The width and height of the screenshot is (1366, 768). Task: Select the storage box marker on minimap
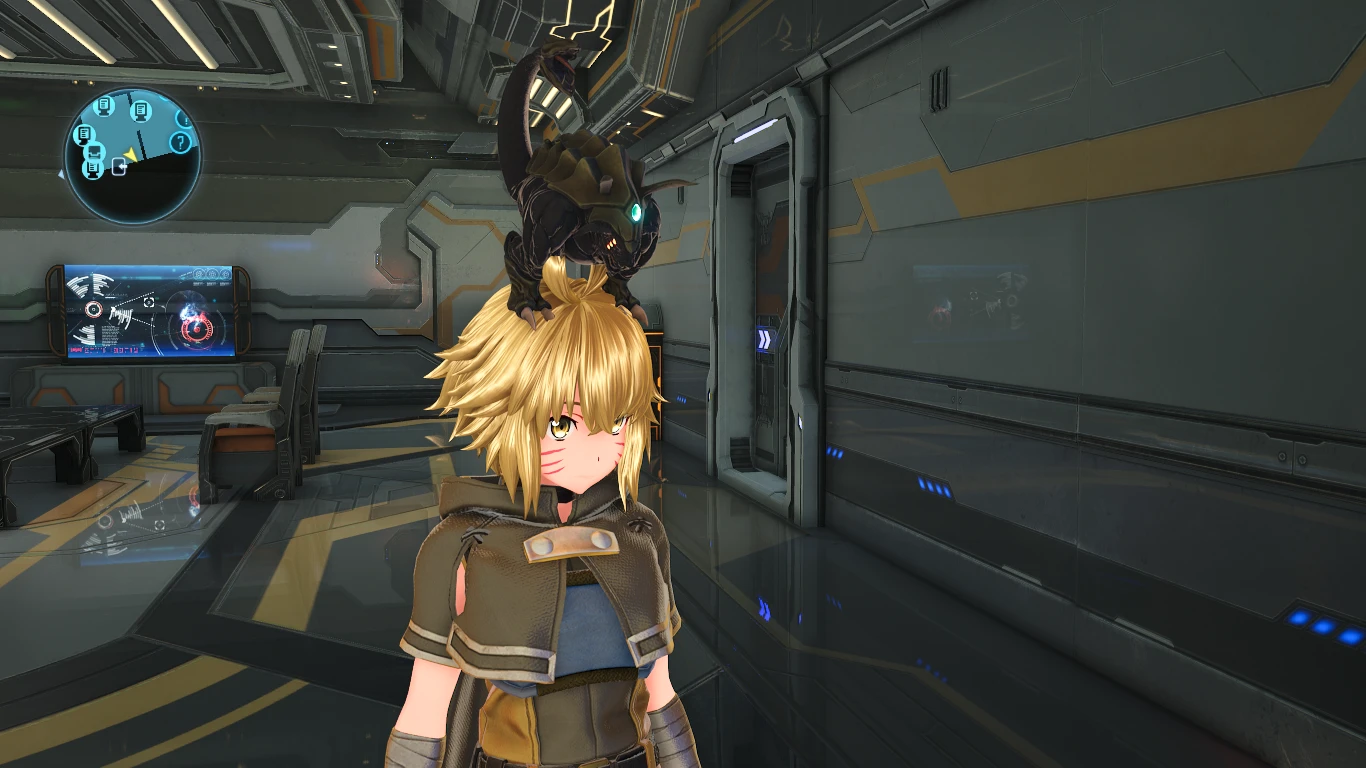tap(96, 152)
